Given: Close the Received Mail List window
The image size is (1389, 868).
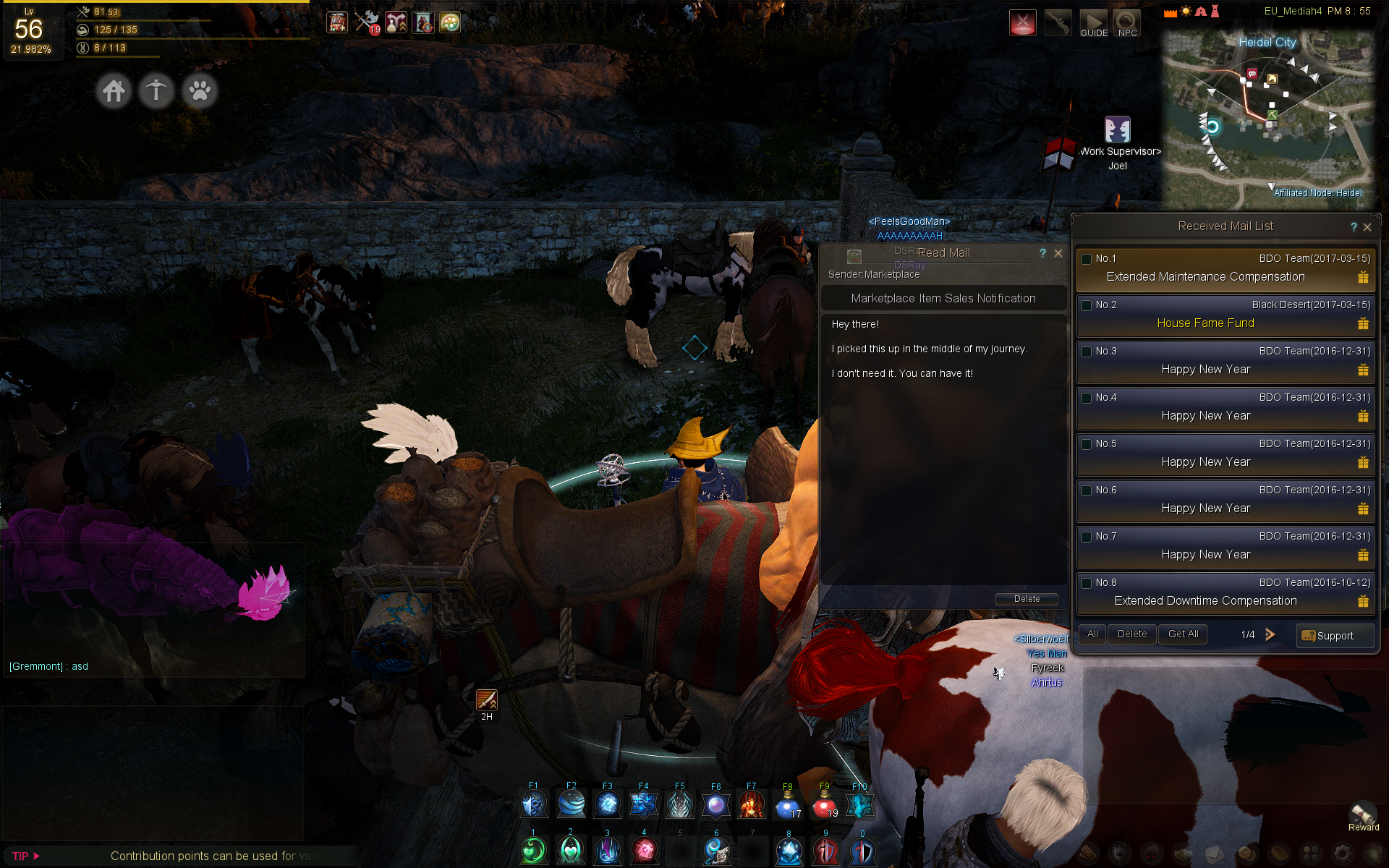Looking at the screenshot, I should 1367,227.
